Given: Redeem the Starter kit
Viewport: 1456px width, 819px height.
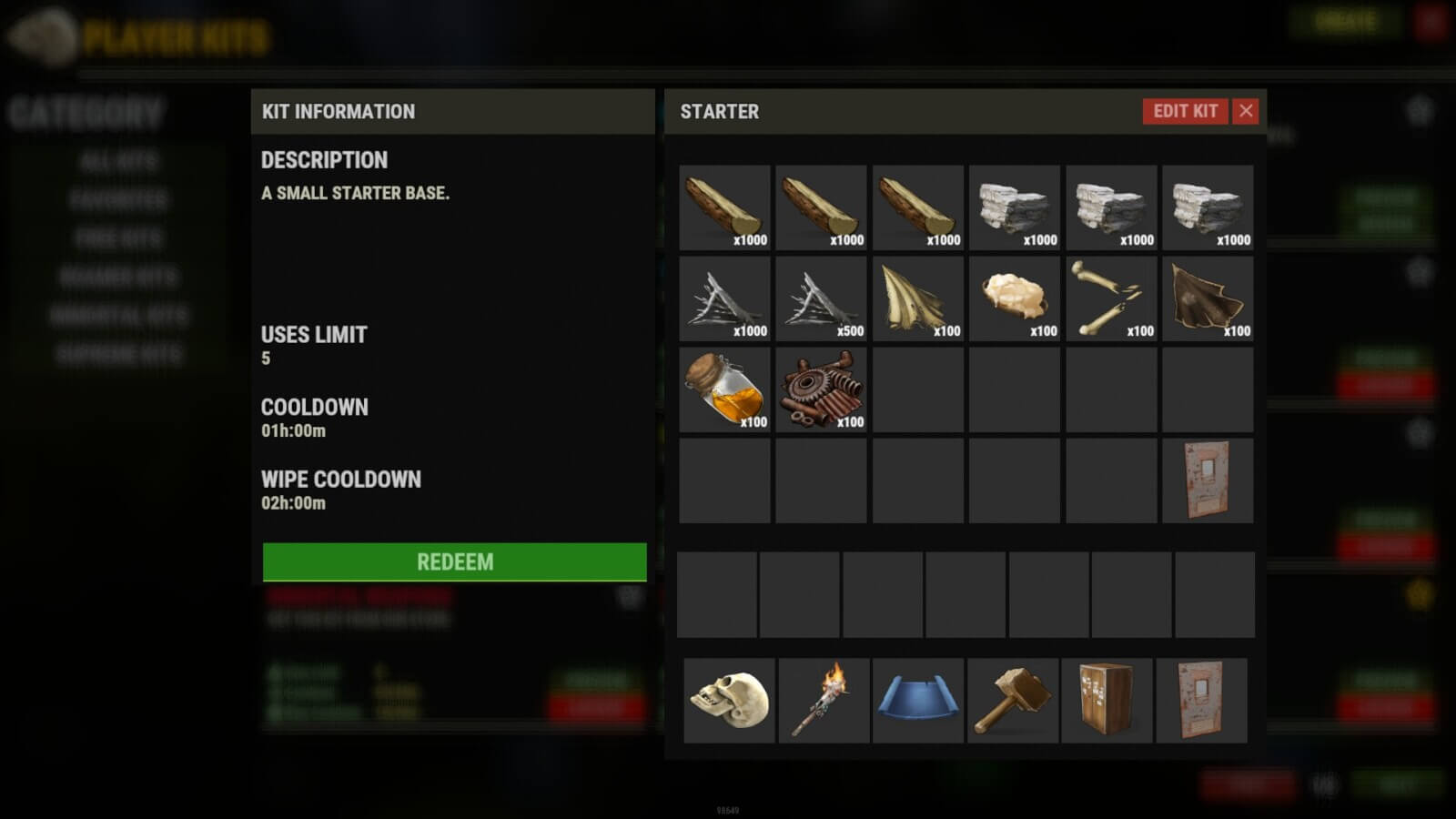Looking at the screenshot, I should point(454,561).
